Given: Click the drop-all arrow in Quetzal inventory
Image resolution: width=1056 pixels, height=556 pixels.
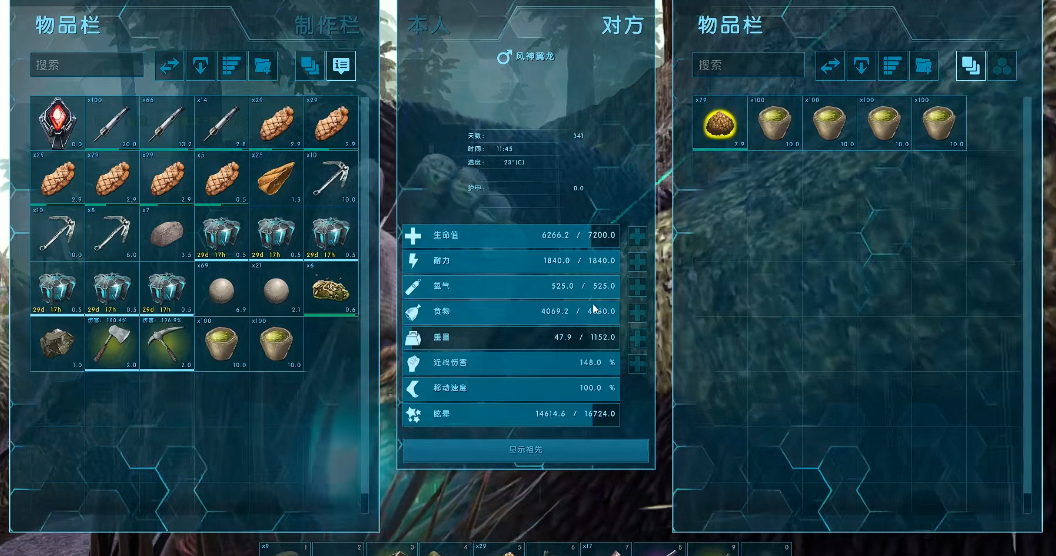Looking at the screenshot, I should point(861,66).
